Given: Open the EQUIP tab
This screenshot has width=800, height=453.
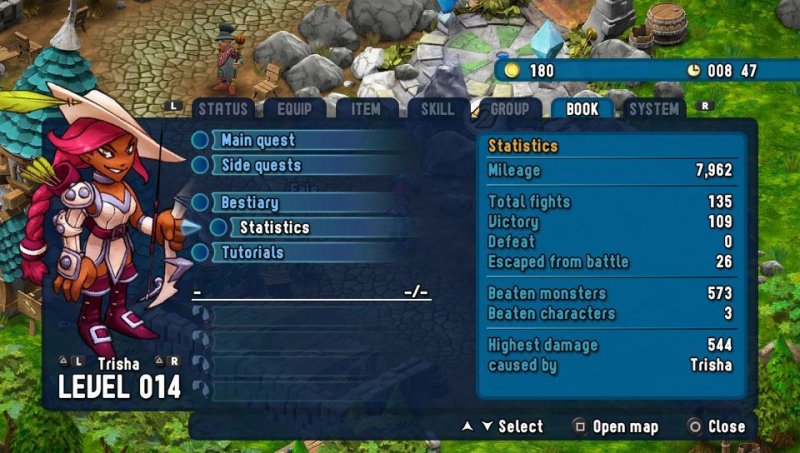Looking at the screenshot, I should (x=294, y=109).
